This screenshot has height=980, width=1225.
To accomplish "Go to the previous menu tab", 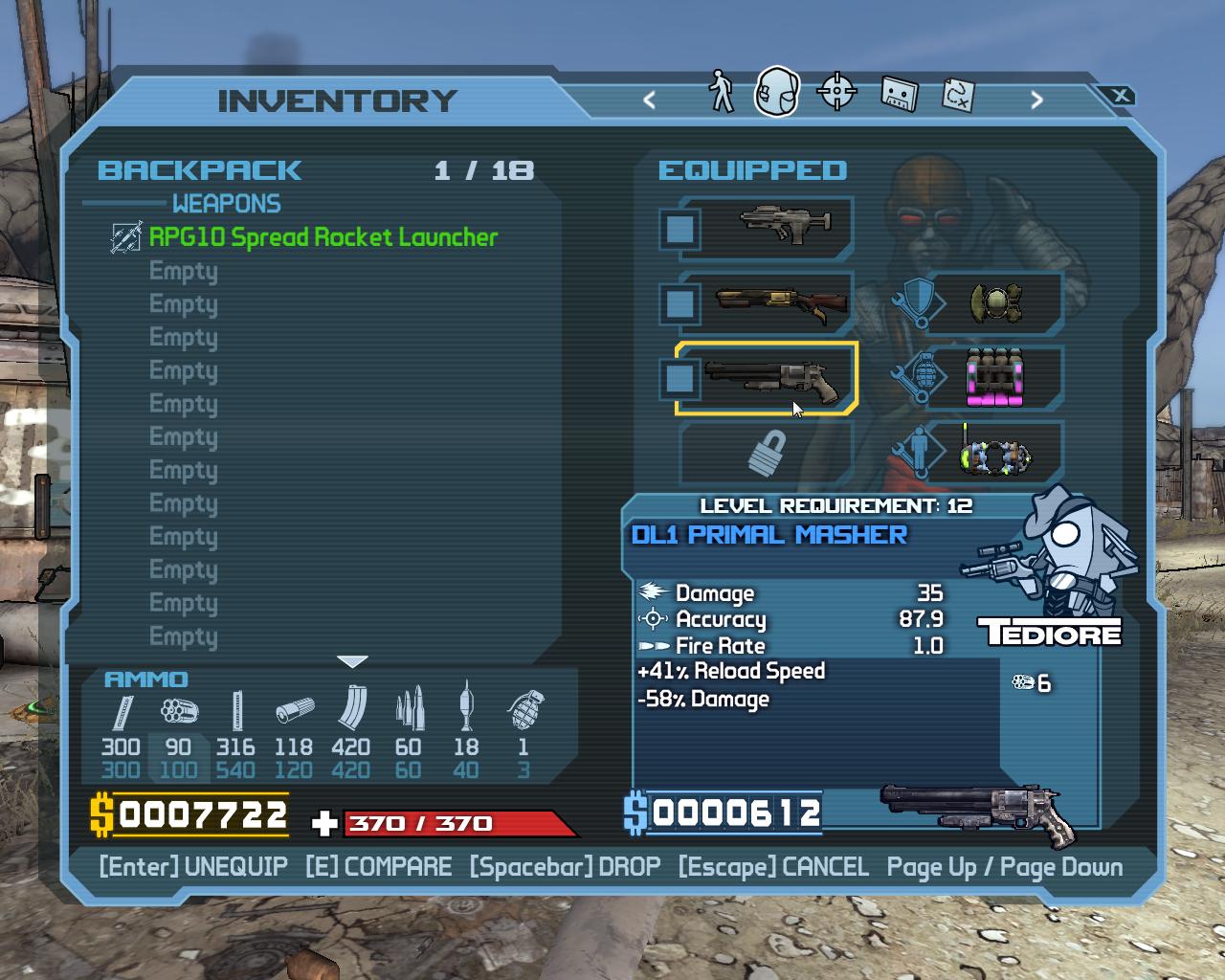I will [x=650, y=100].
